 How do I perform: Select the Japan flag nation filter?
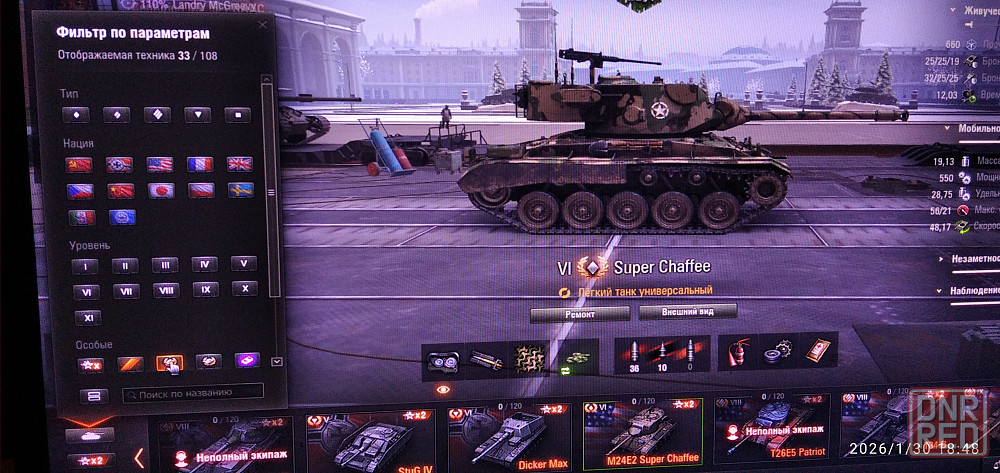(x=160, y=190)
